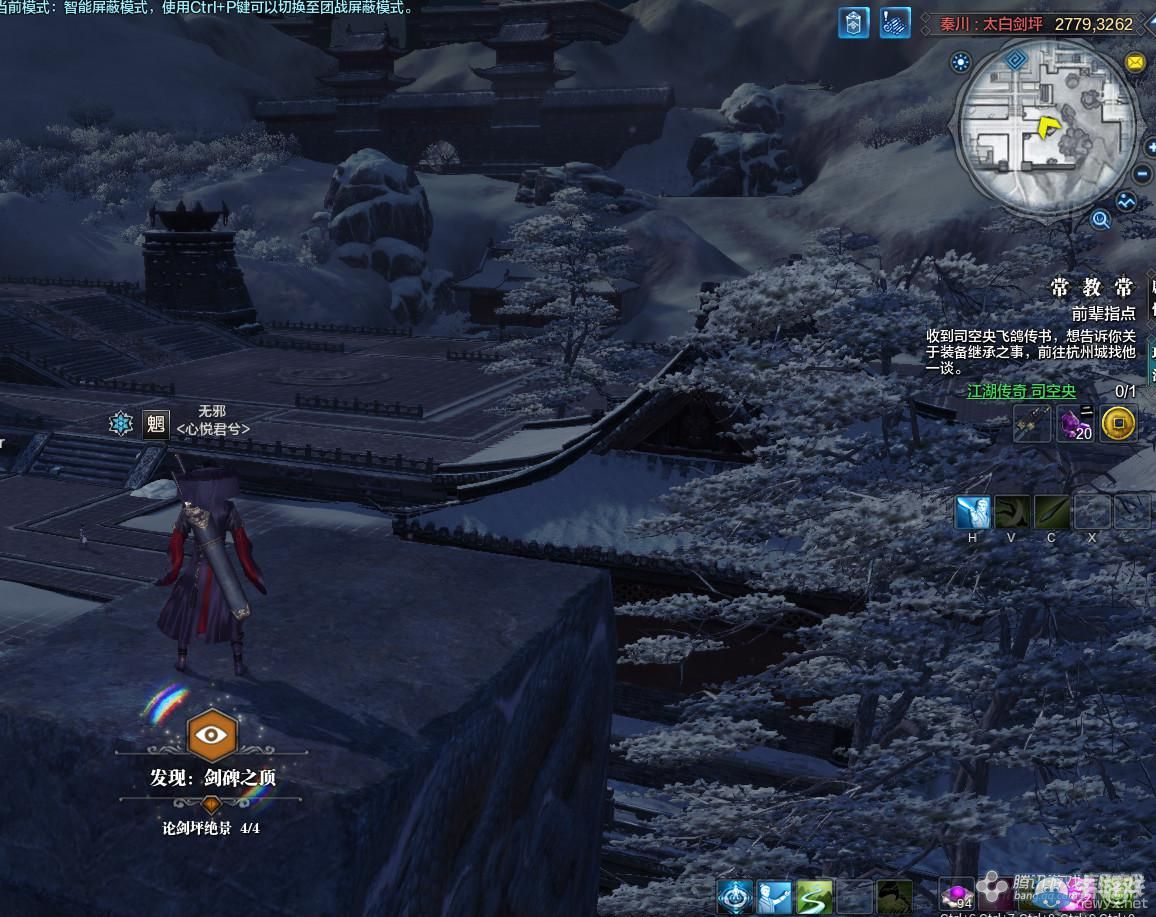Select the purple crystal reward icon
Screen dimensions: 1156x917
point(1075,424)
